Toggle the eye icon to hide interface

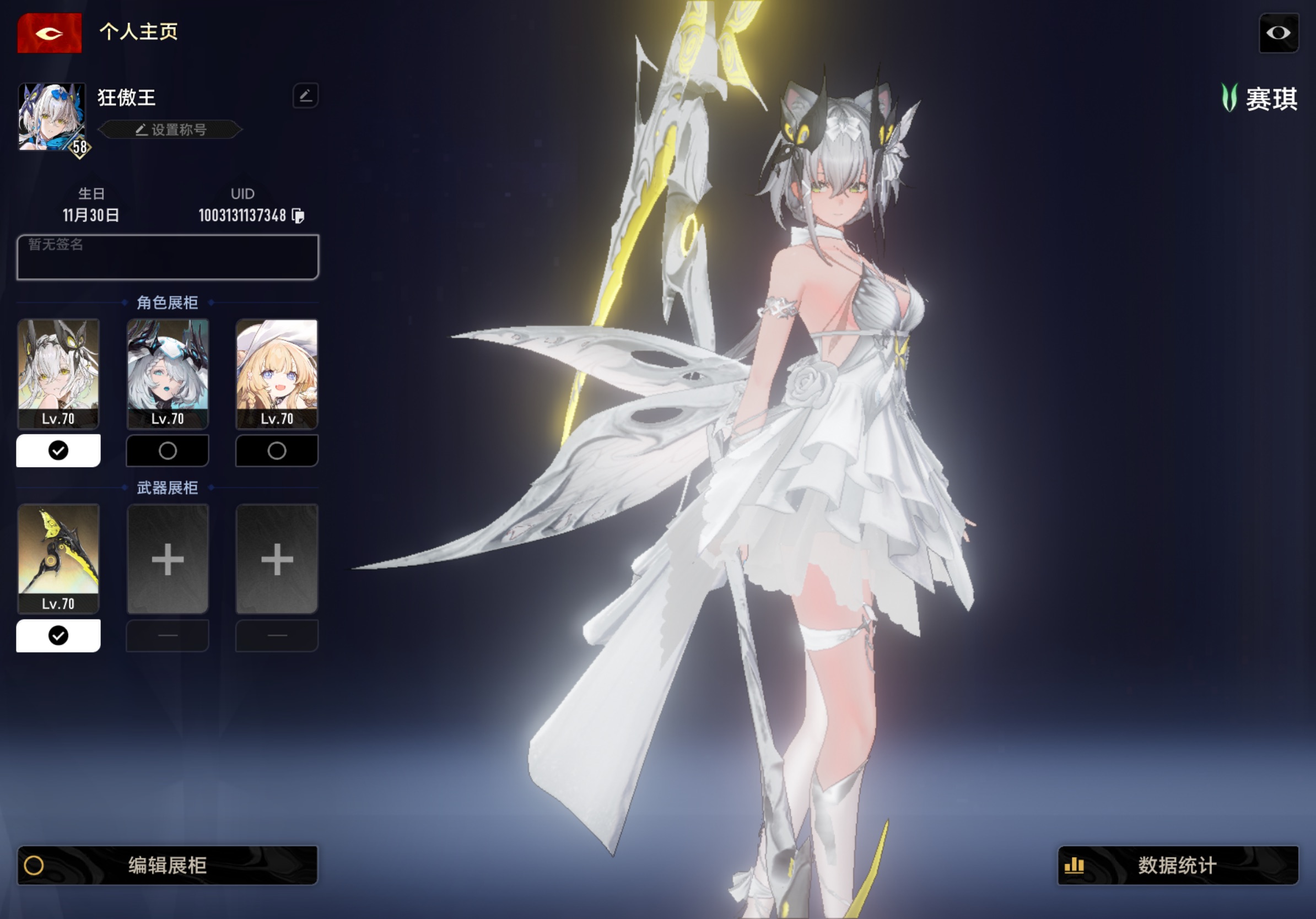click(1278, 33)
